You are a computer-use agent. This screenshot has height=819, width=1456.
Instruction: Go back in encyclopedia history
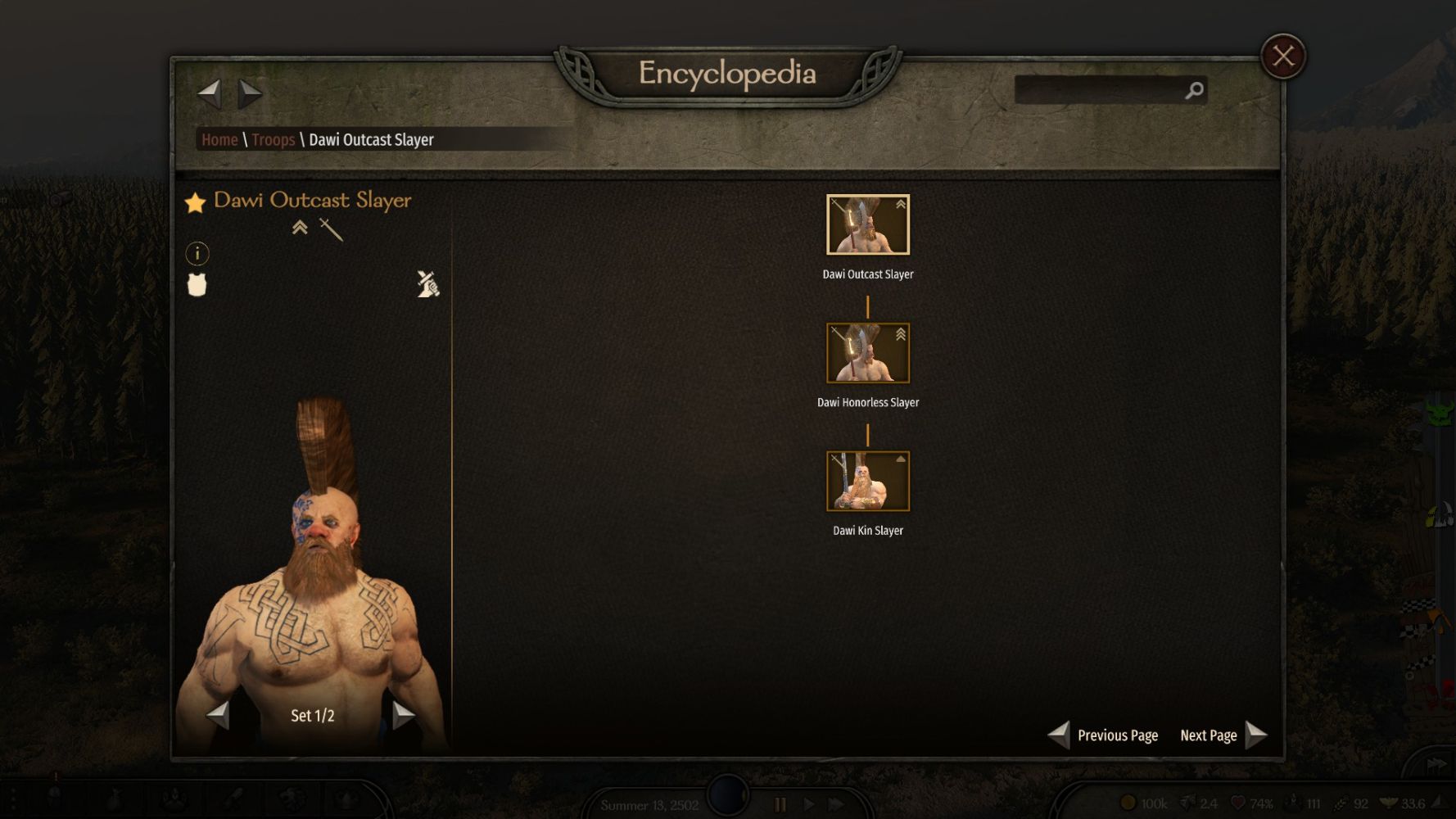click(210, 93)
